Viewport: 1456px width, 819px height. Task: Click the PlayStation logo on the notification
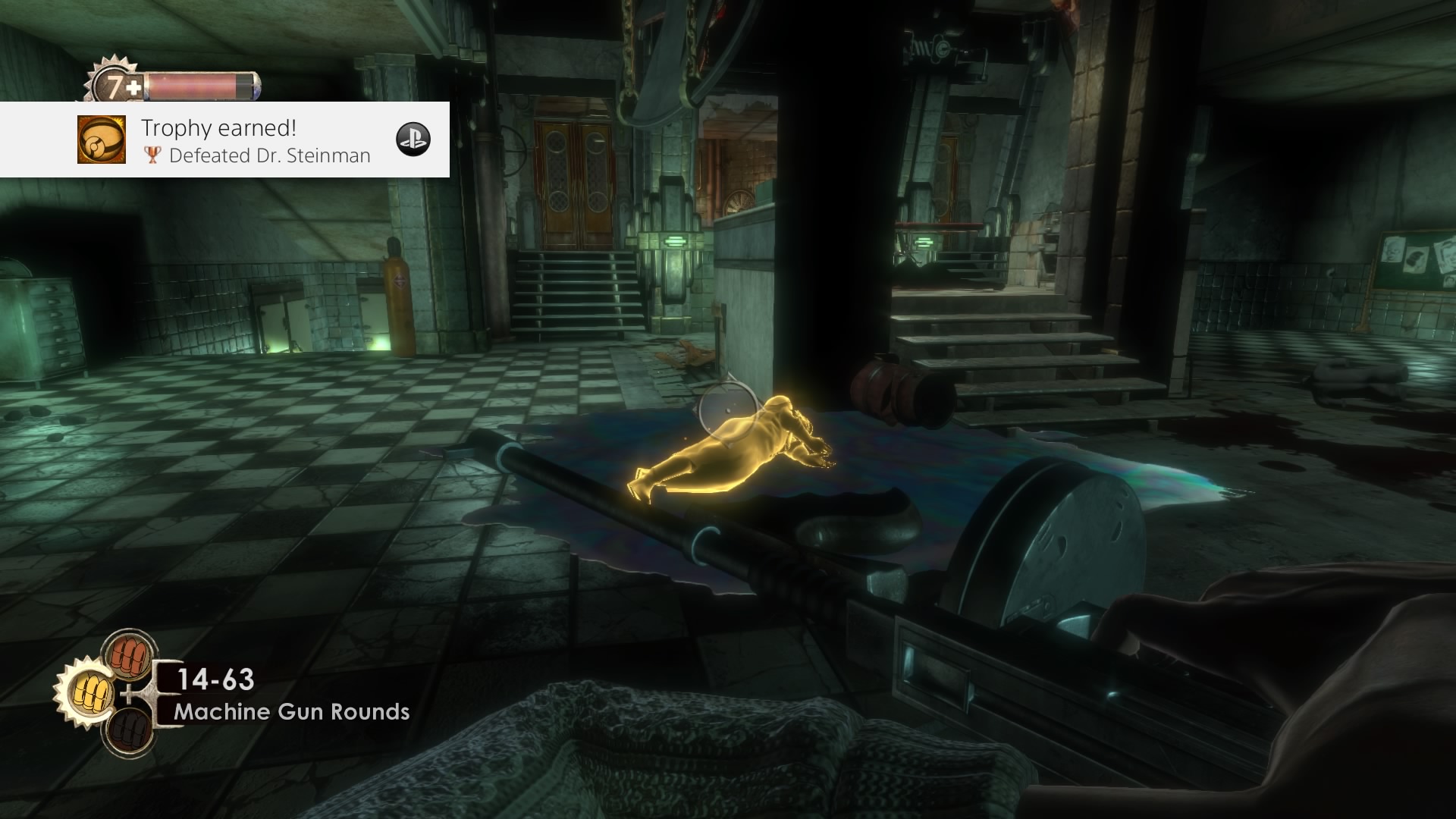pos(413,139)
